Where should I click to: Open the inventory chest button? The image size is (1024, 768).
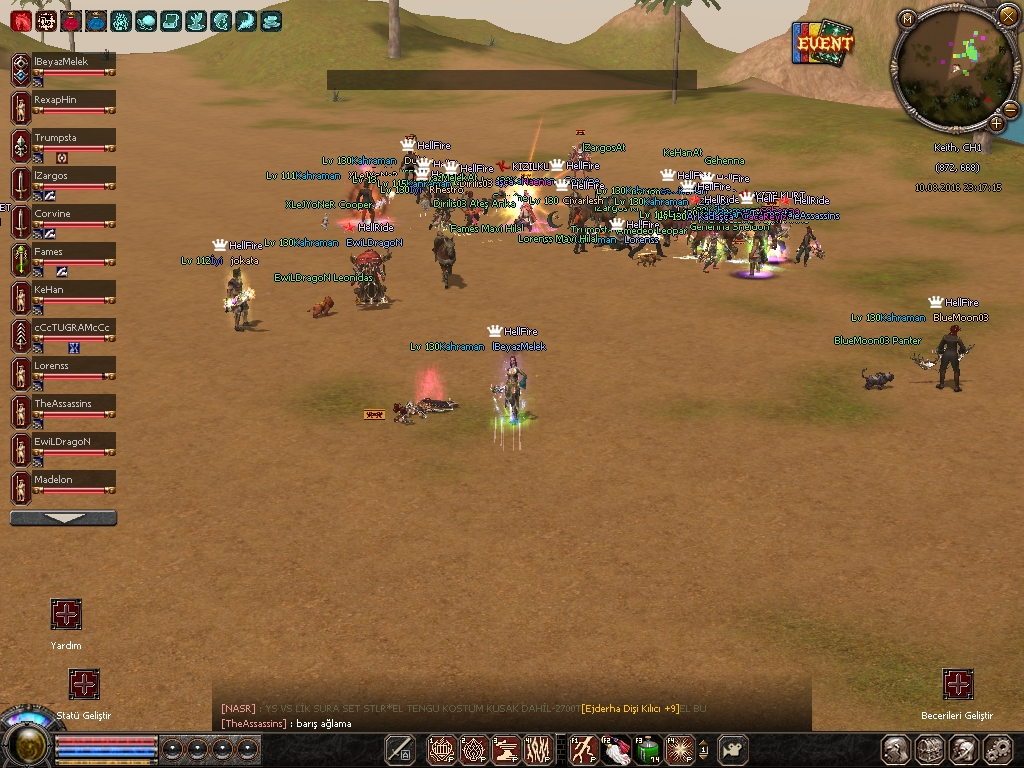tap(929, 750)
